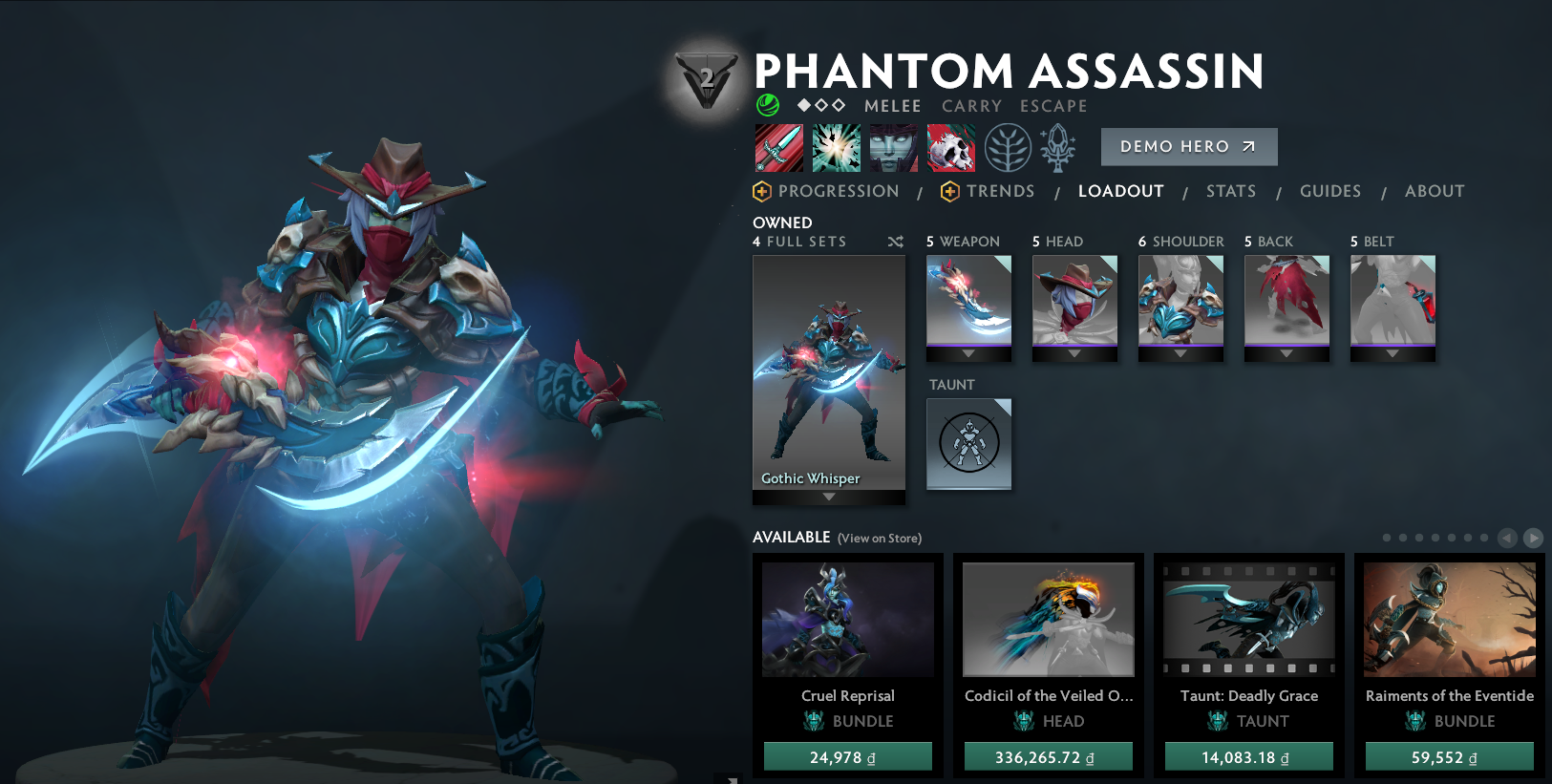Show the Stats tab
This screenshot has width=1552, height=784.
[x=1230, y=191]
